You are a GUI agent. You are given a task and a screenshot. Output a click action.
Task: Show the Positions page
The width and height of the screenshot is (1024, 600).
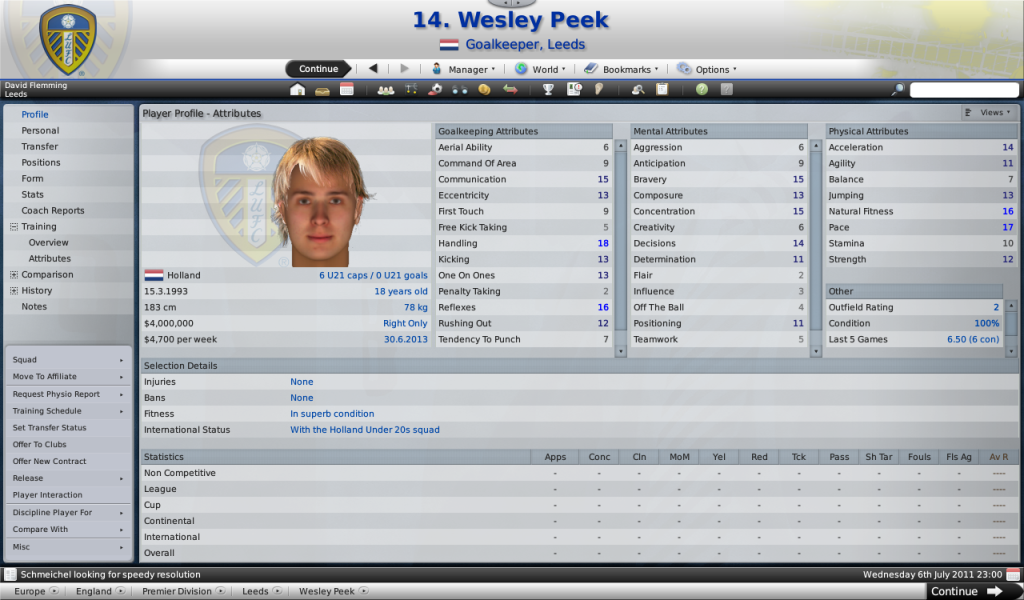(41, 163)
